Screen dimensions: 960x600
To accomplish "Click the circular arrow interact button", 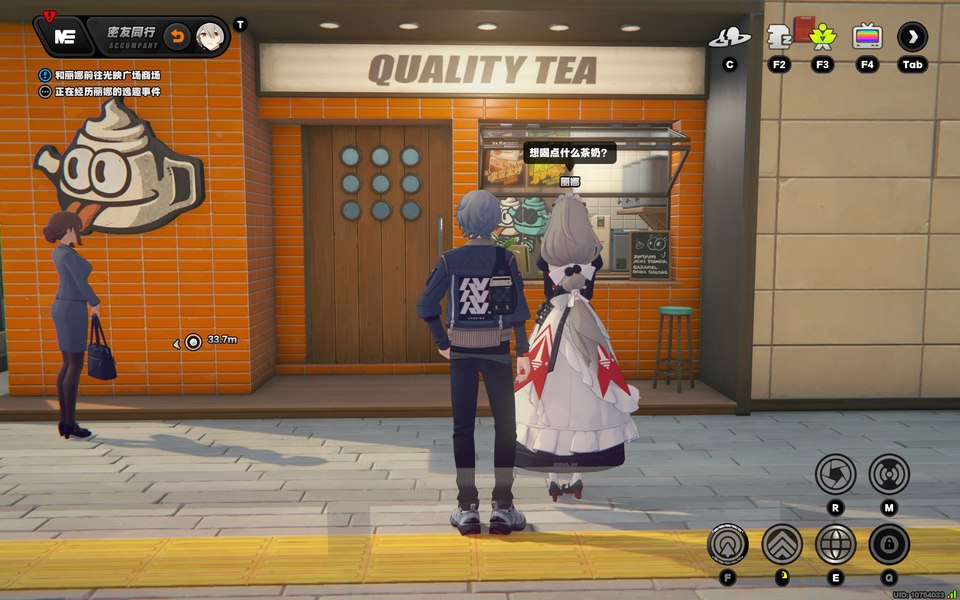I will (x=727, y=545).
